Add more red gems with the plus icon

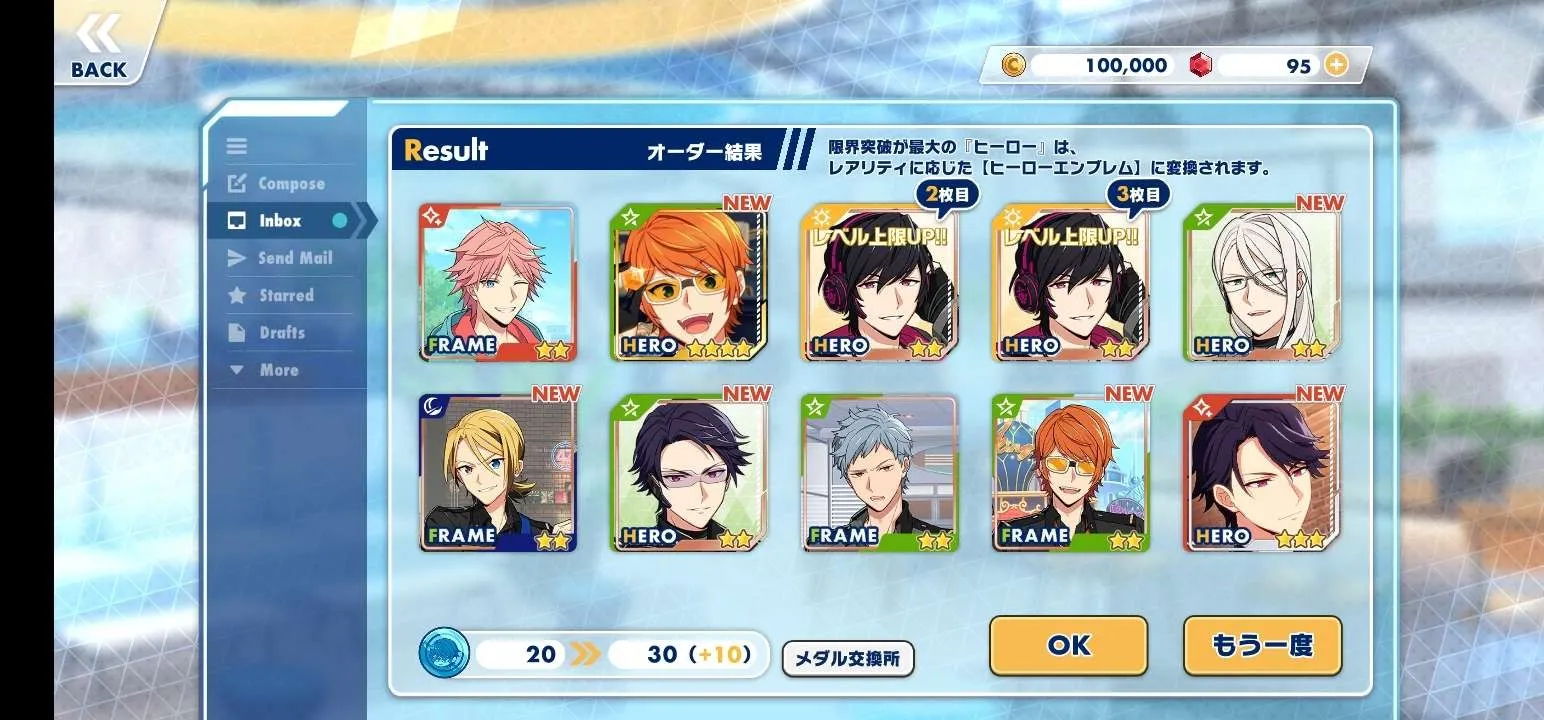coord(1336,65)
